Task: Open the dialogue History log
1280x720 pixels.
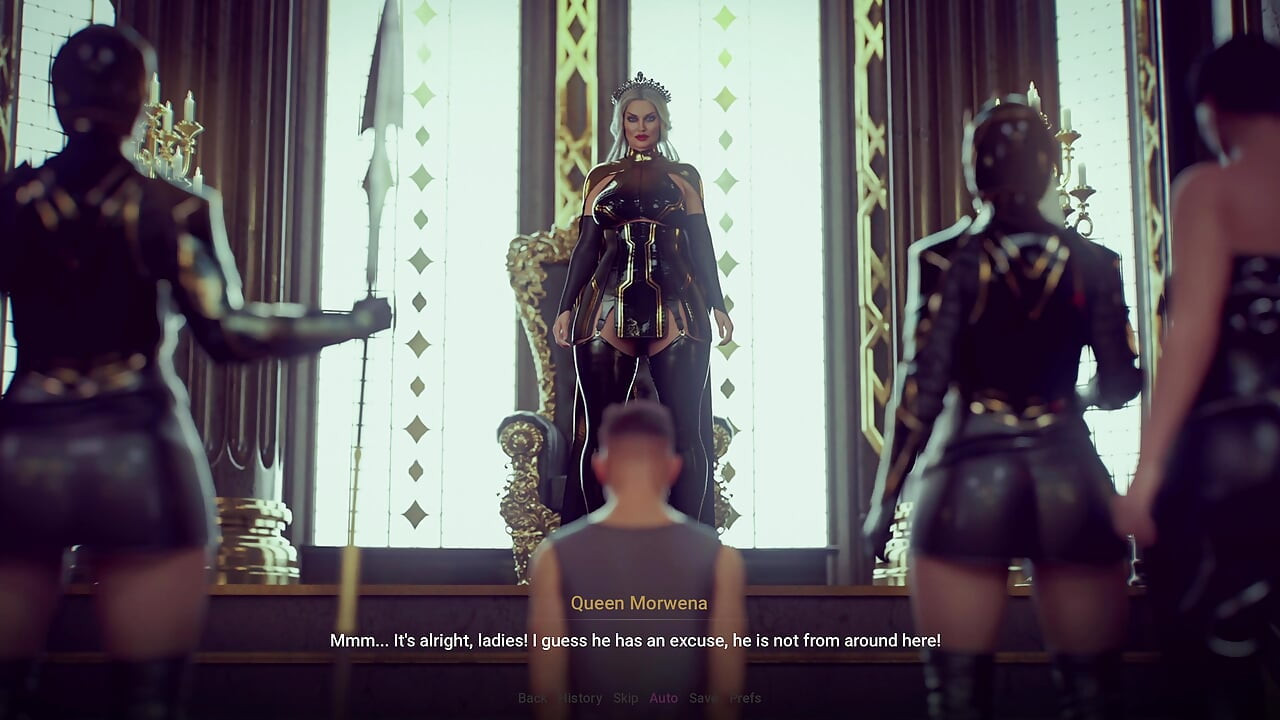Action: tap(581, 698)
